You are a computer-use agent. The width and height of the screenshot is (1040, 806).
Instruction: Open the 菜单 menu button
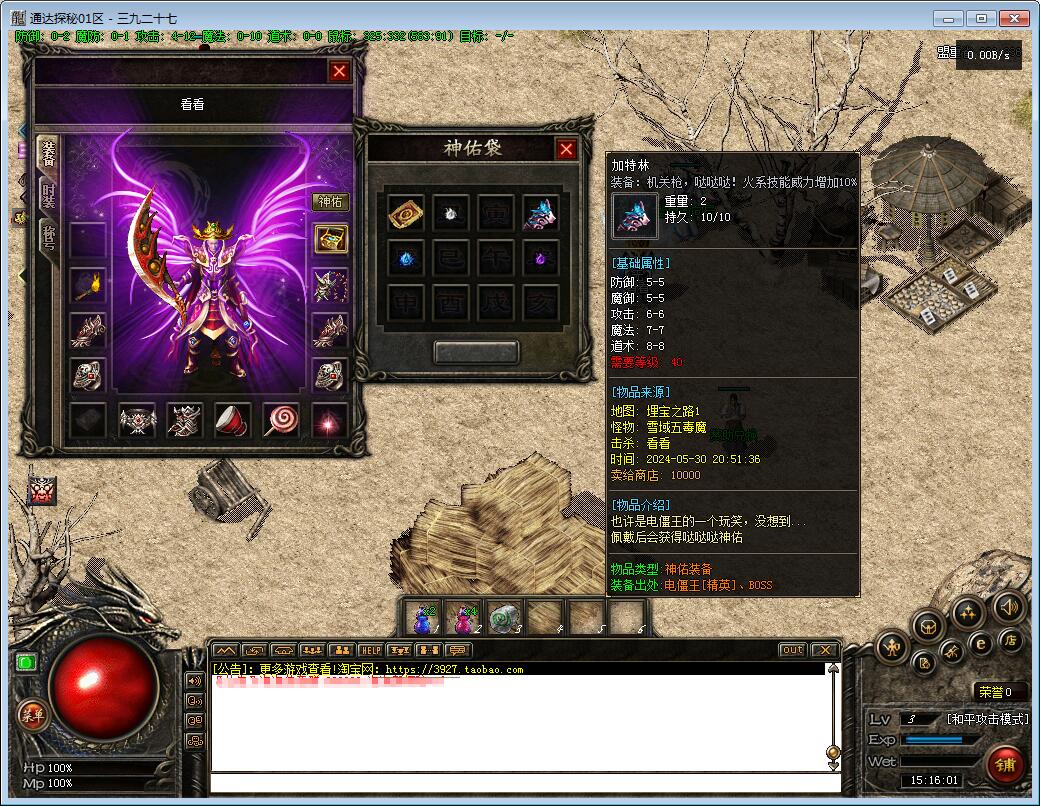pos(33,714)
